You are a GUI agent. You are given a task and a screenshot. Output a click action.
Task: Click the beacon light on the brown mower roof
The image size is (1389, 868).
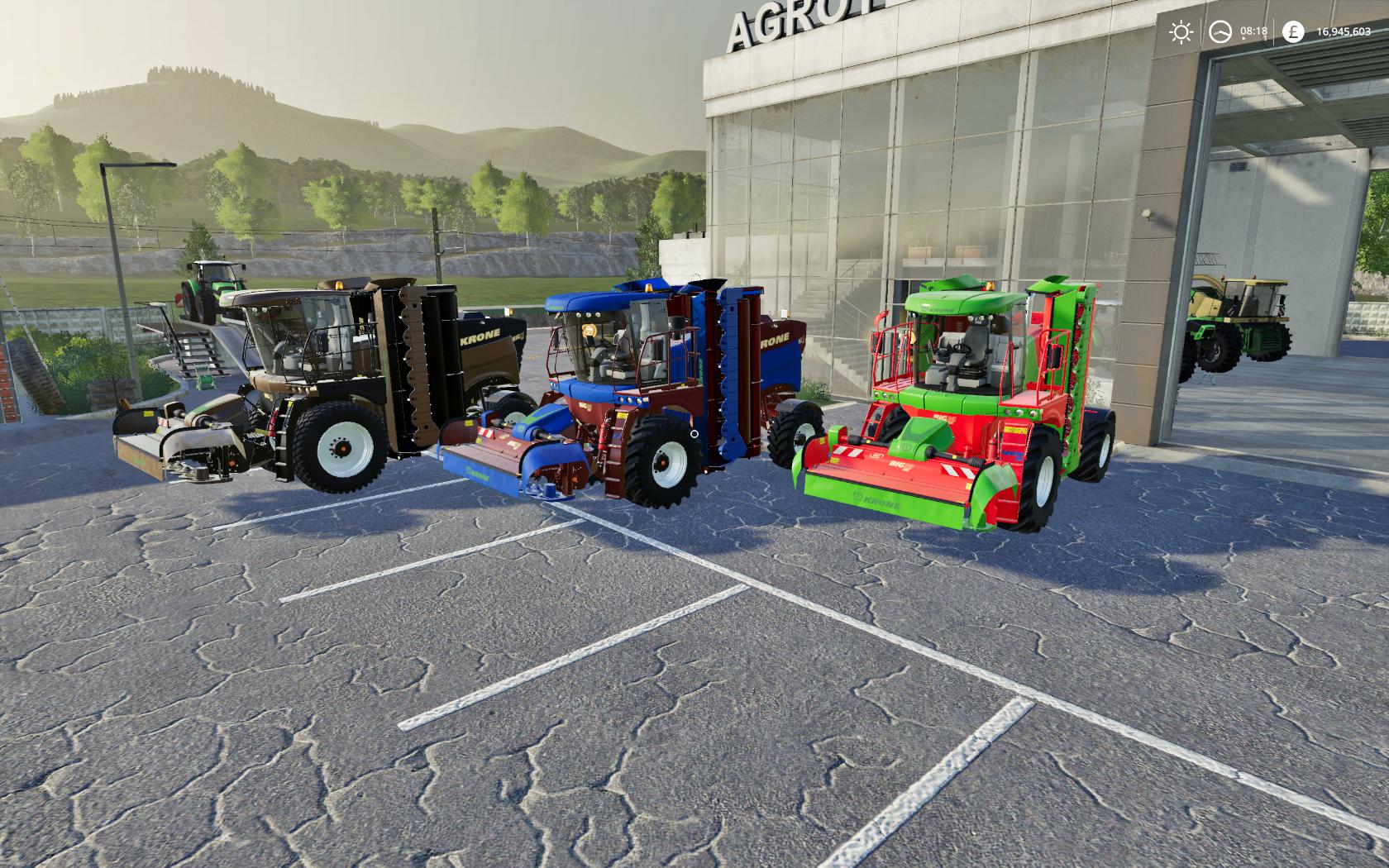[x=339, y=284]
